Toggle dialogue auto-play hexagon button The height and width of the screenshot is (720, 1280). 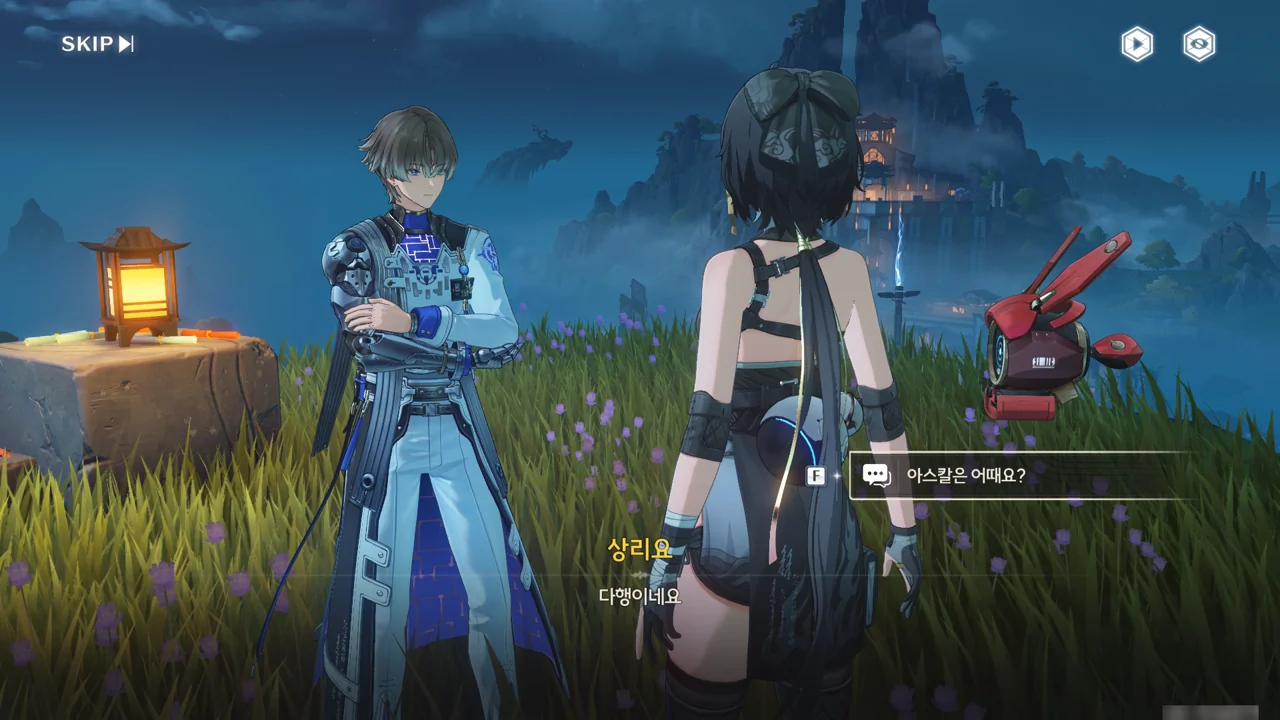click(x=1136, y=44)
